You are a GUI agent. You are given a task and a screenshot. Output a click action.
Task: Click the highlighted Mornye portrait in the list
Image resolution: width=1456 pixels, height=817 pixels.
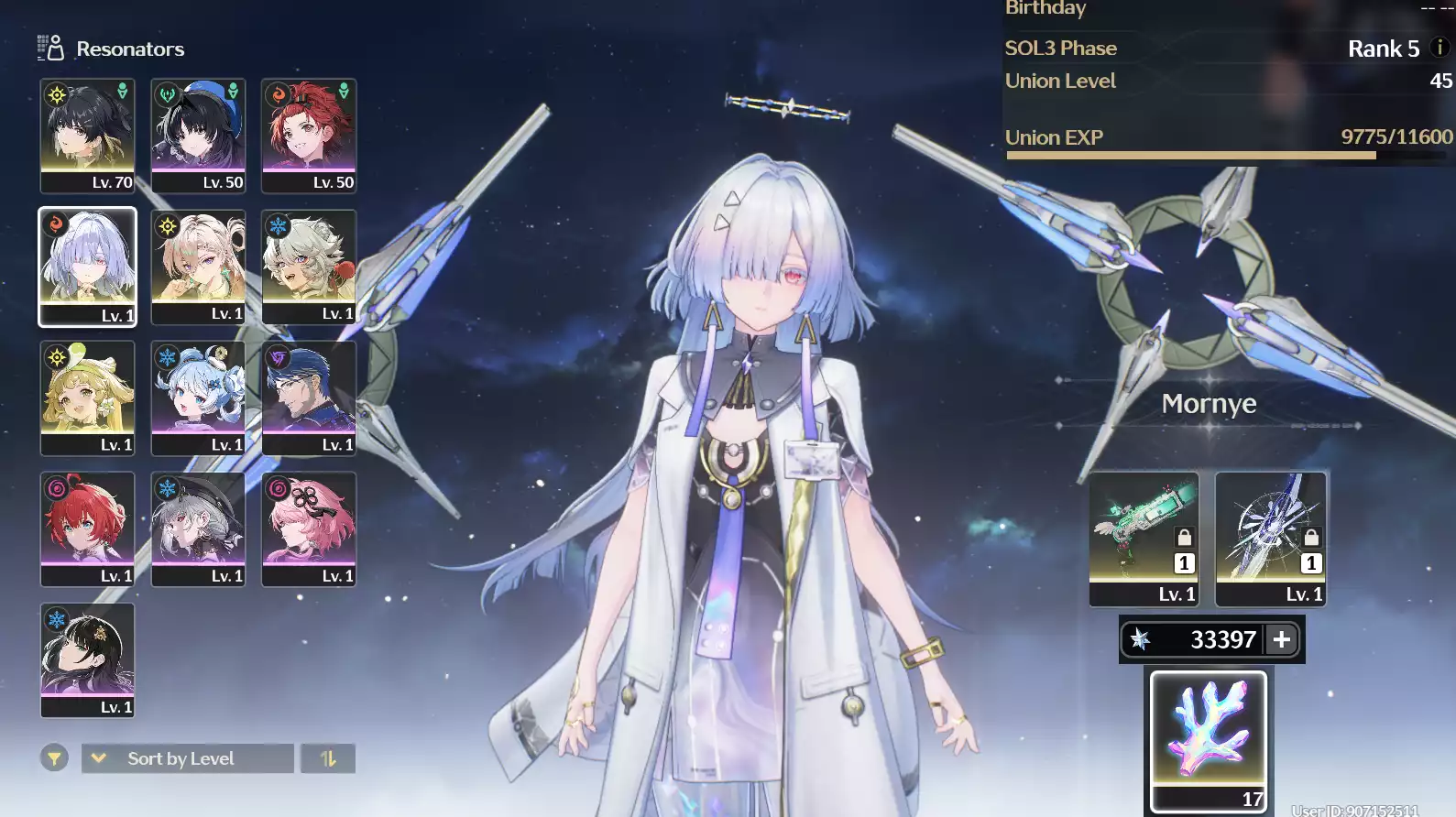pyautogui.click(x=87, y=267)
